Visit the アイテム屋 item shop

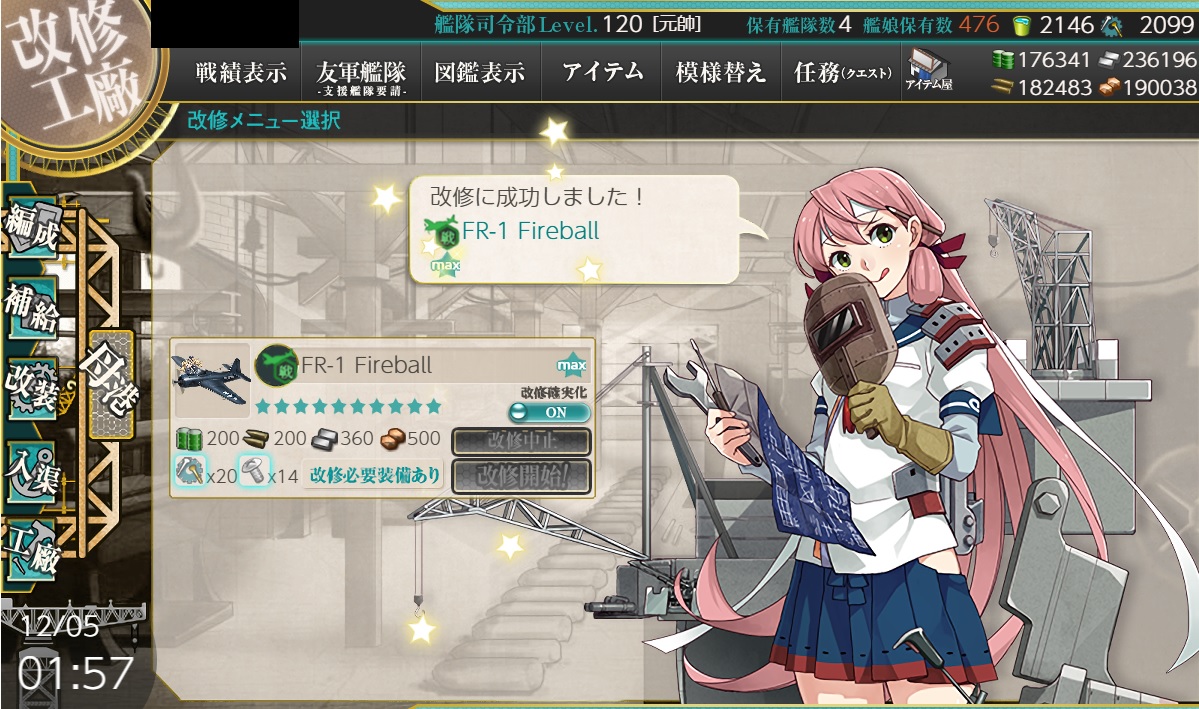(x=928, y=71)
